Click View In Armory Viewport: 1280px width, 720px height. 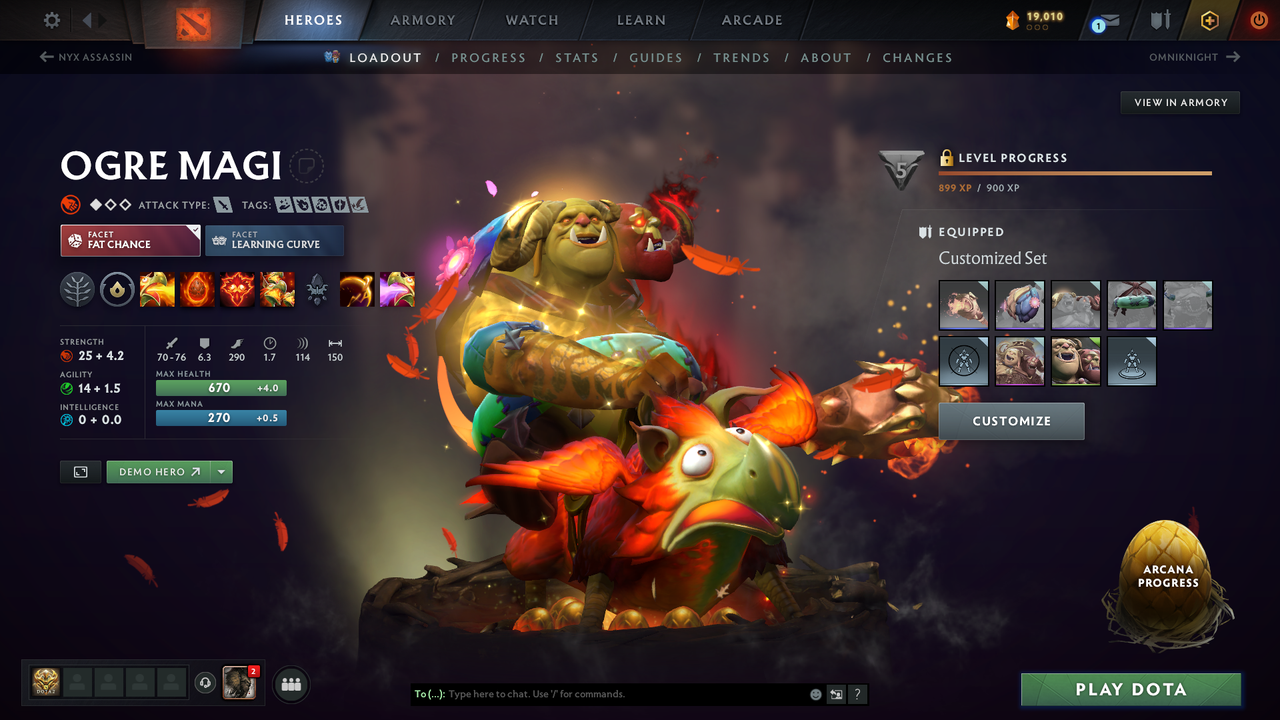[x=1179, y=102]
